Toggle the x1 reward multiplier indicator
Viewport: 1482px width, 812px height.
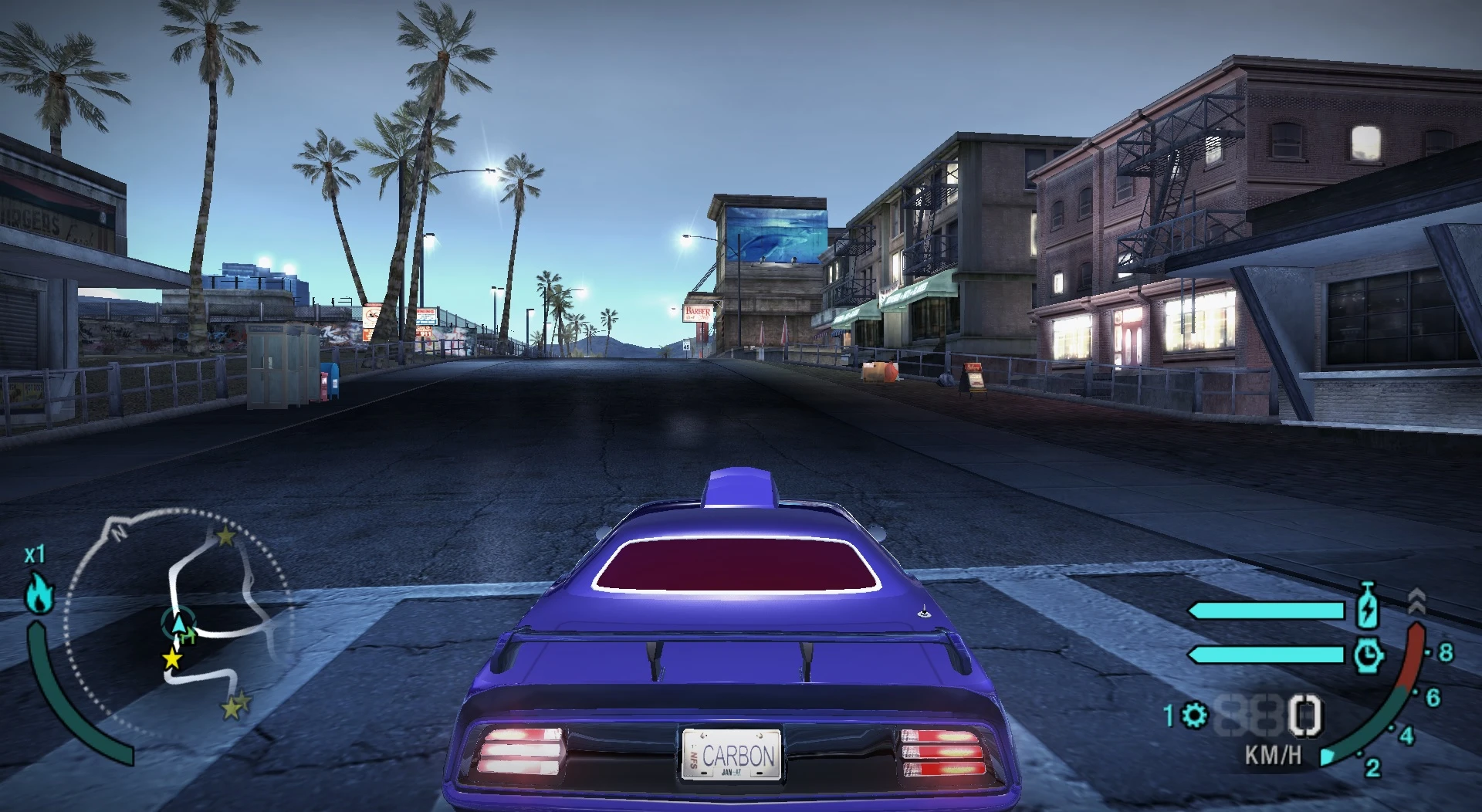point(36,553)
